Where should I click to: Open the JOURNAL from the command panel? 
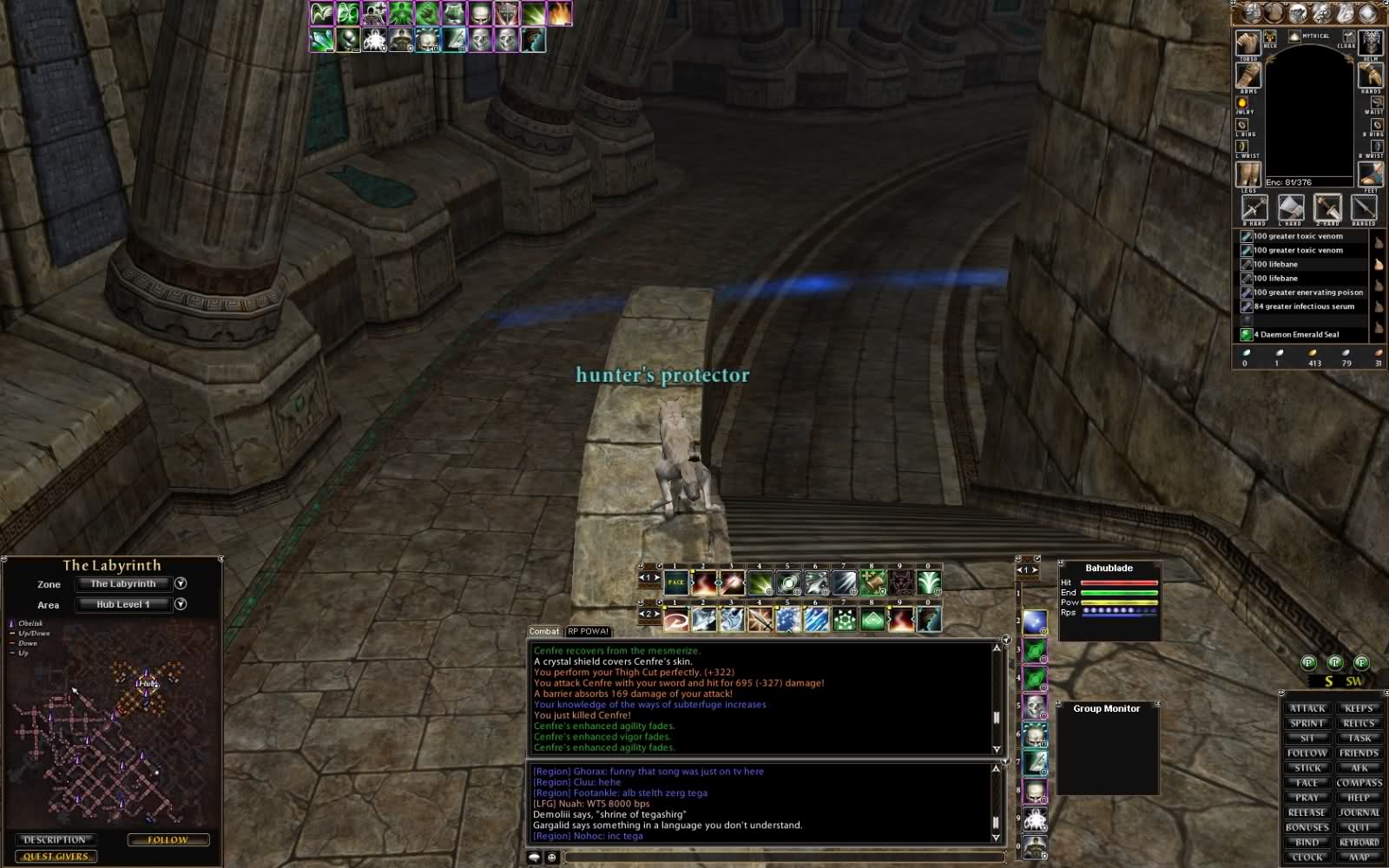(1359, 812)
